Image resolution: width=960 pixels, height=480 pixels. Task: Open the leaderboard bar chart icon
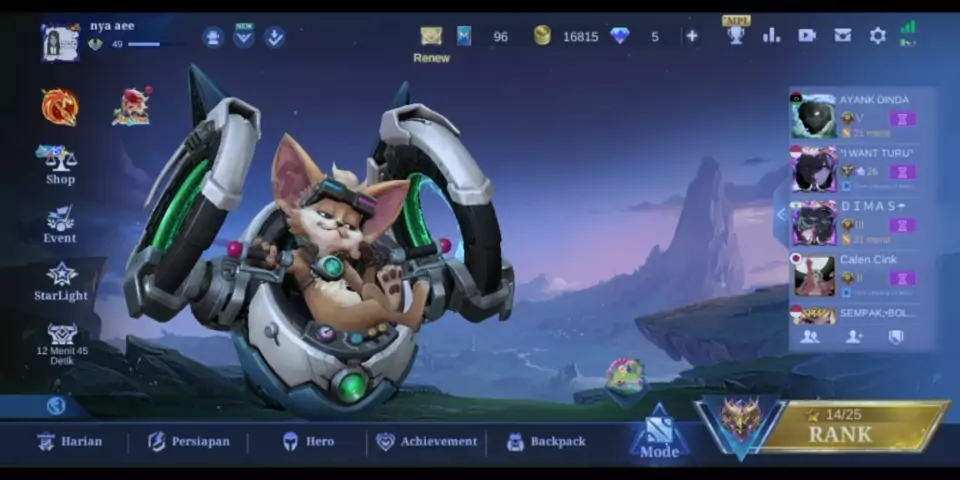coord(771,36)
